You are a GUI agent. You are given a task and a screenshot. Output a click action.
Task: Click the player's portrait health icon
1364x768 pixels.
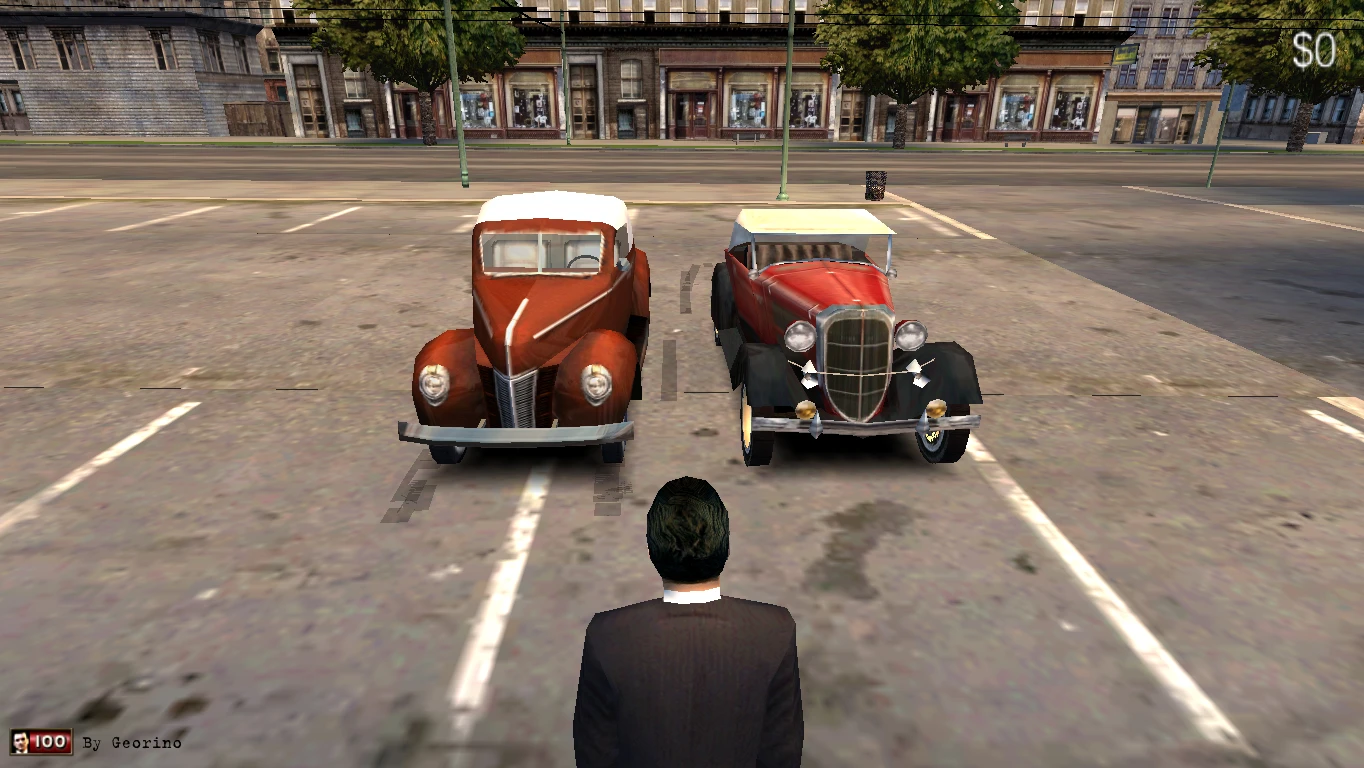[19, 741]
